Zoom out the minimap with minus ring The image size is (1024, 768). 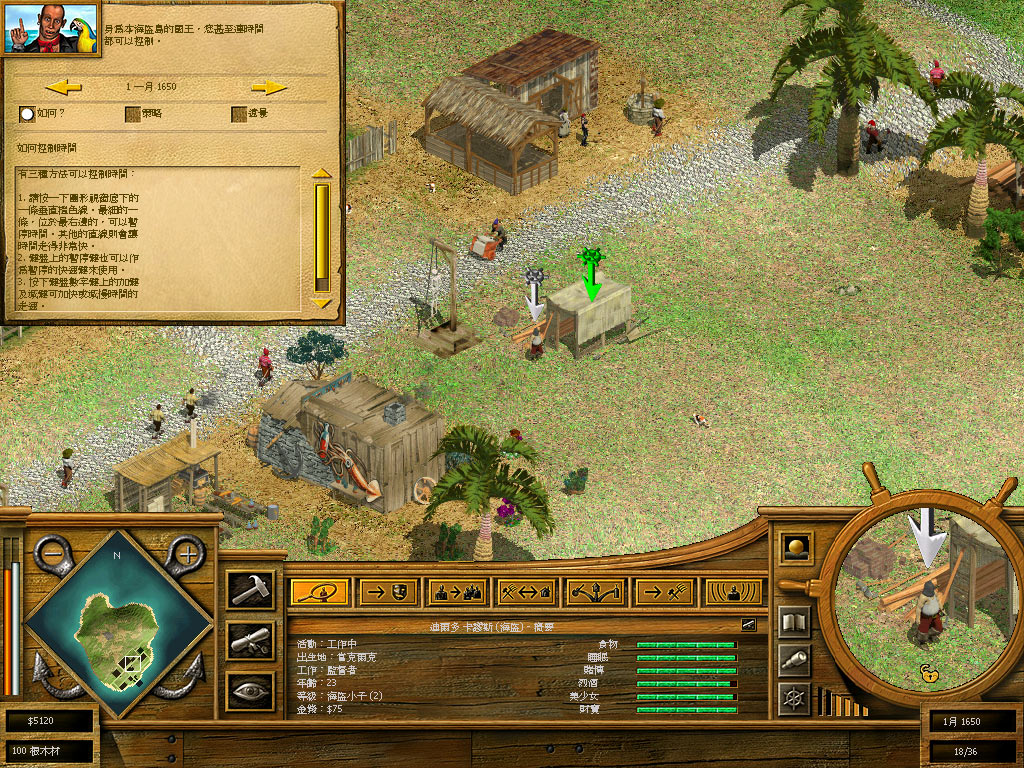(52, 552)
